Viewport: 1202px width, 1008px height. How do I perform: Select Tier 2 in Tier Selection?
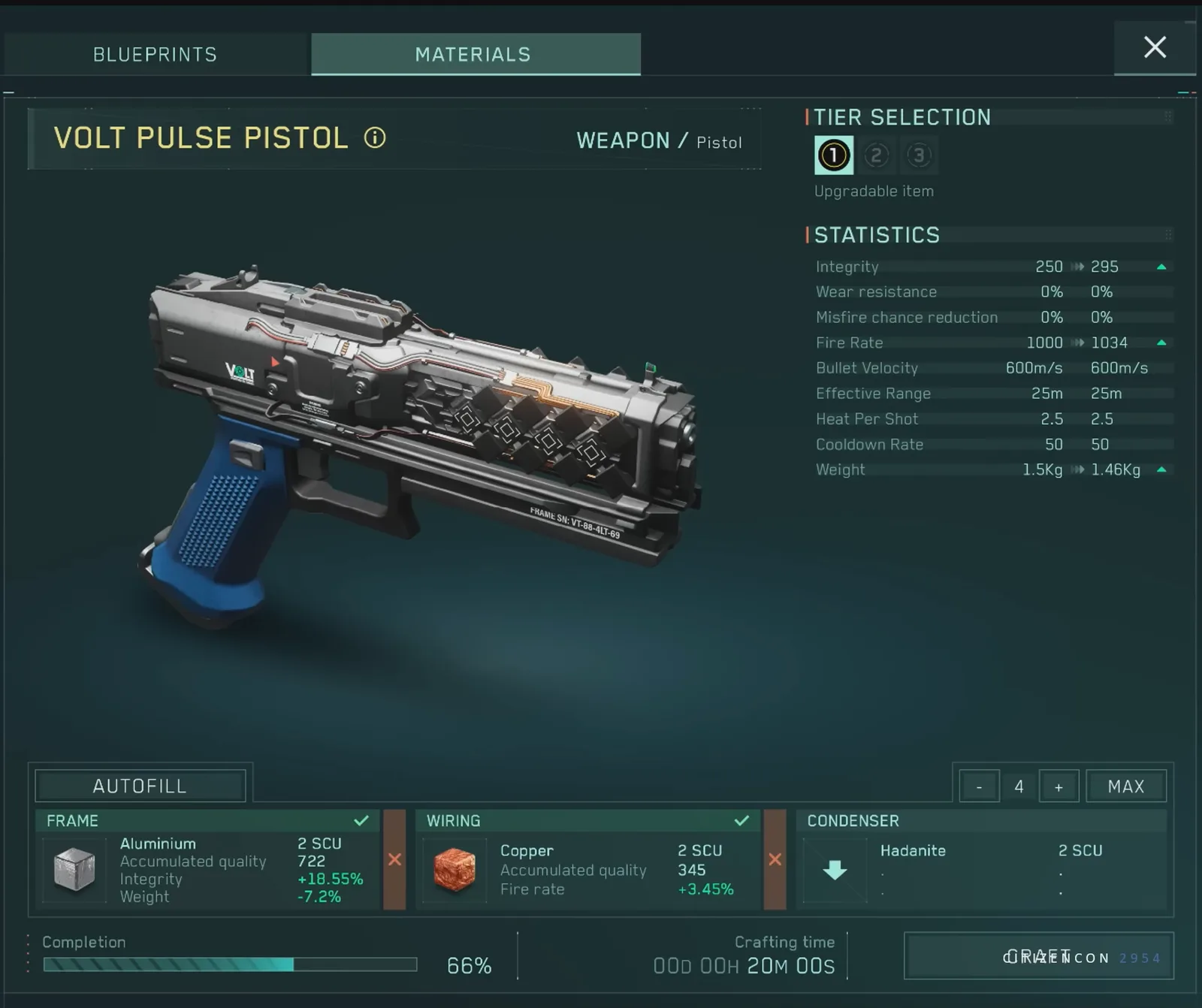(x=876, y=155)
